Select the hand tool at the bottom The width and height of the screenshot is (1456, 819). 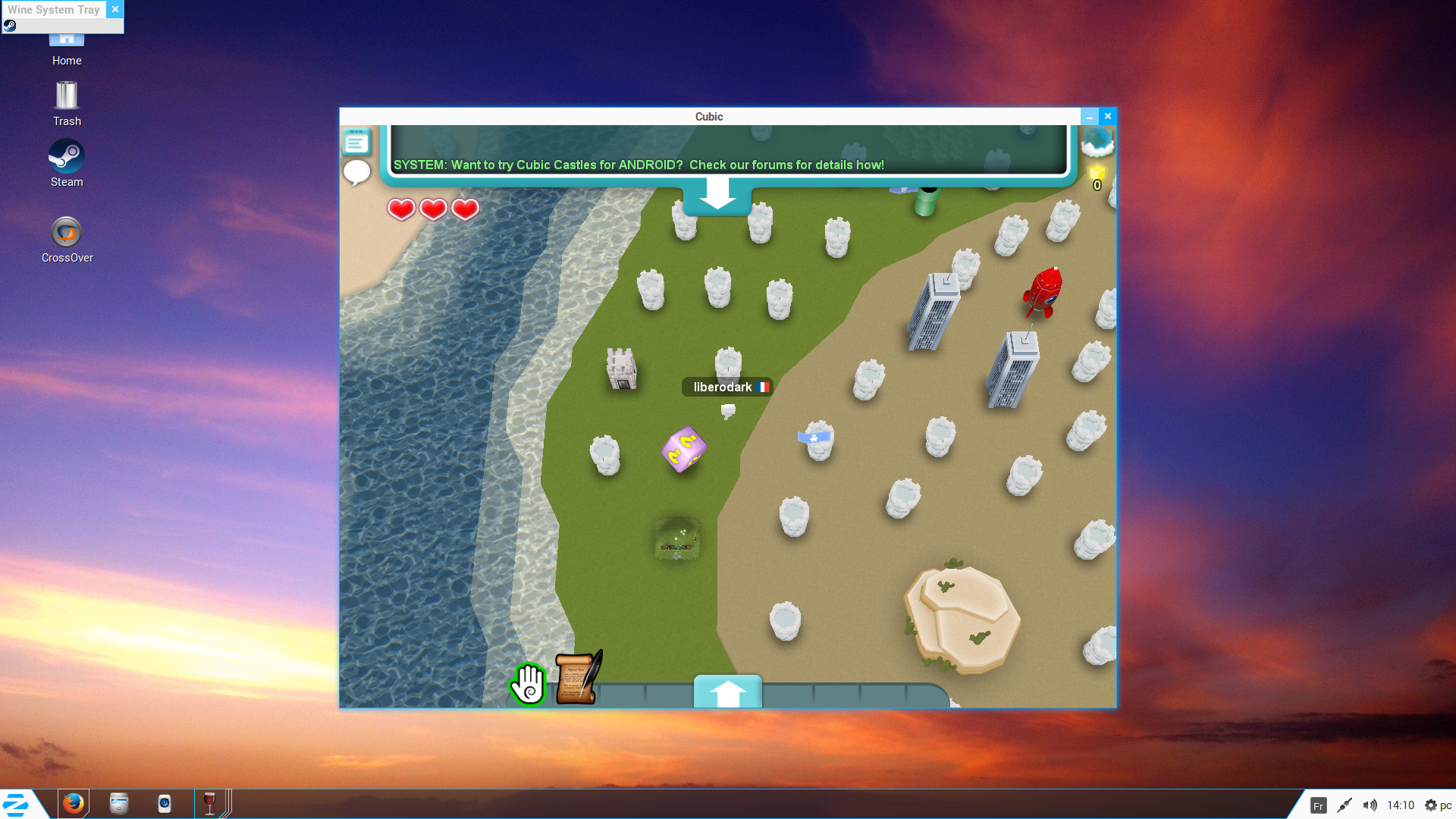click(x=529, y=683)
